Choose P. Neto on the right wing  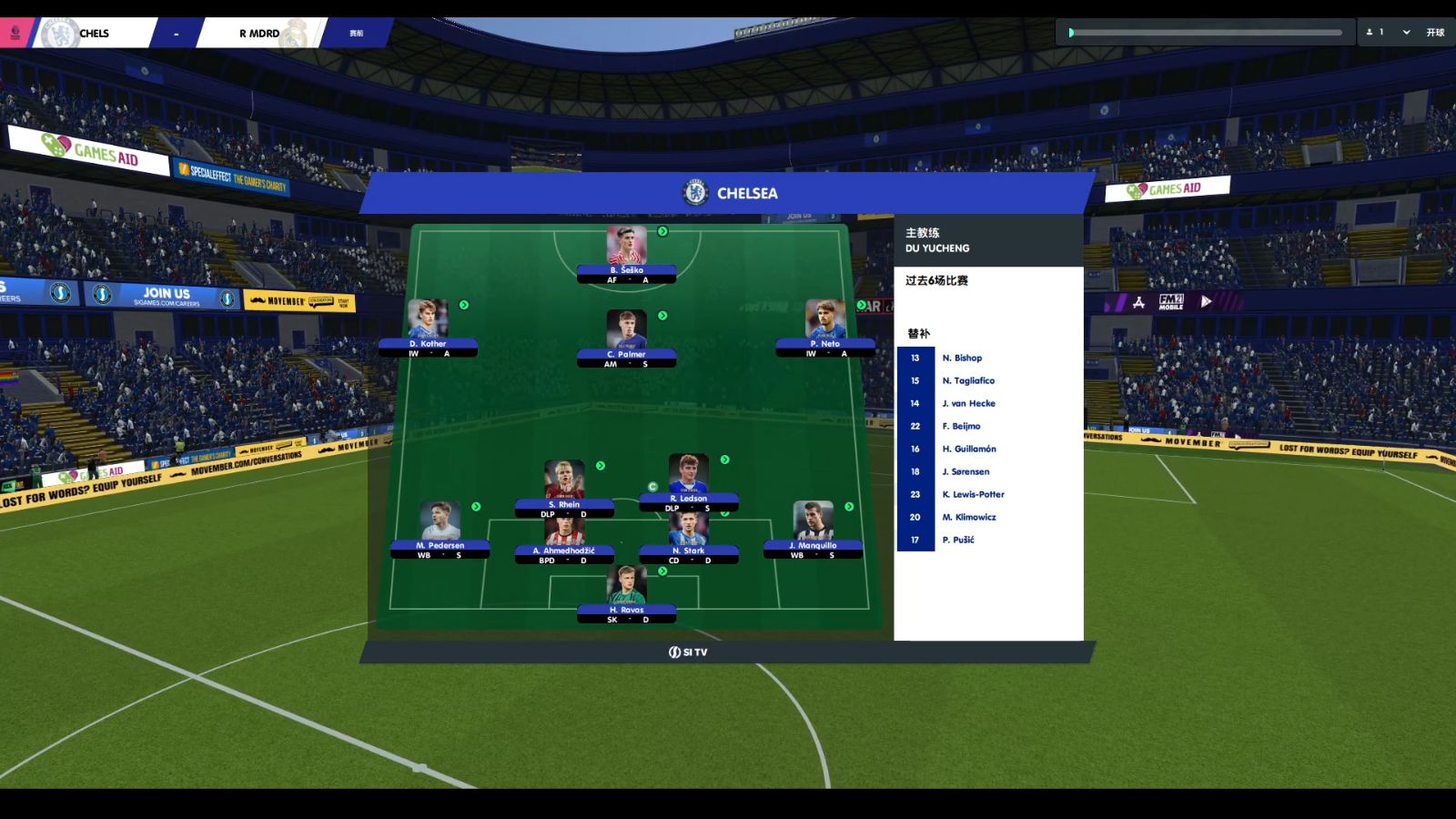pos(824,329)
